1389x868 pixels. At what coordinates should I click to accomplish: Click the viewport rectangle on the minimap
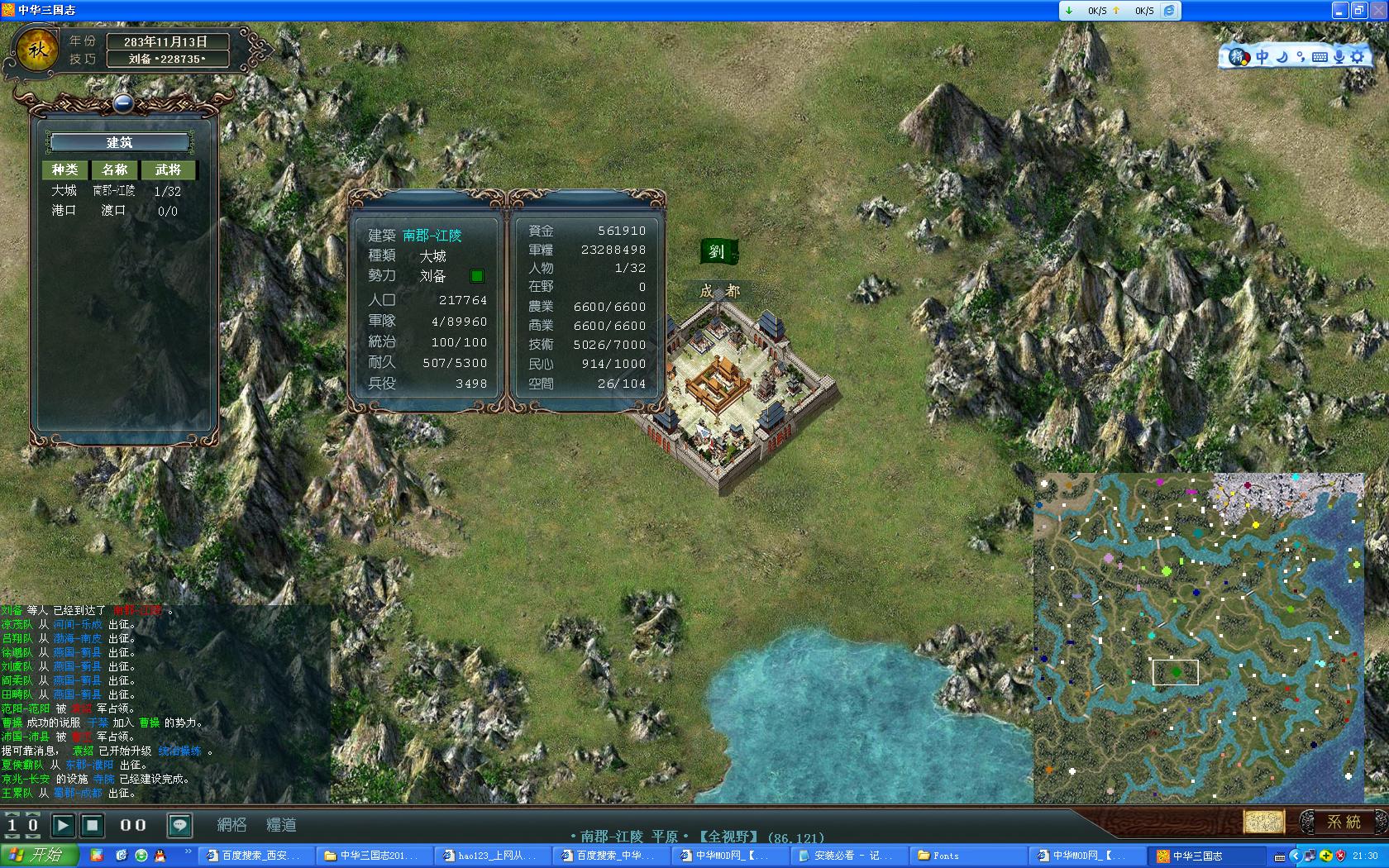pos(1177,673)
